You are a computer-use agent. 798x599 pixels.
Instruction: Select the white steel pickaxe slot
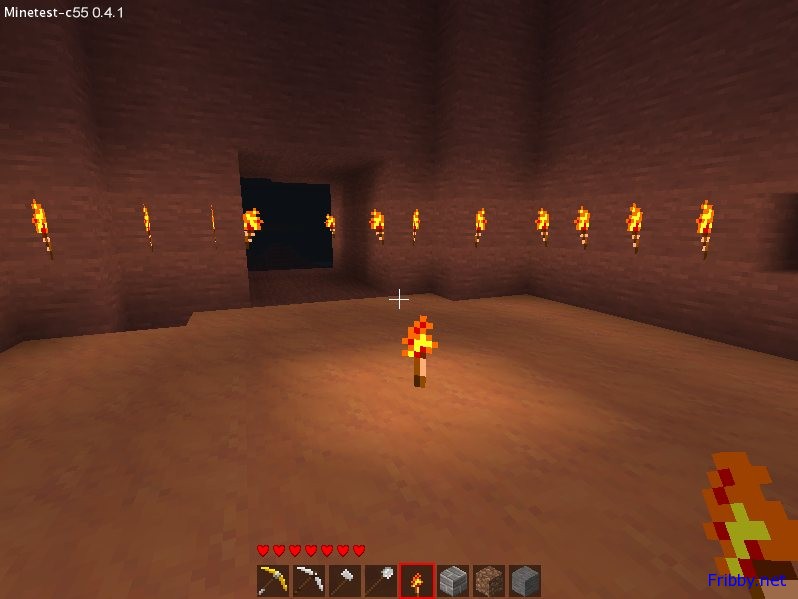[309, 581]
